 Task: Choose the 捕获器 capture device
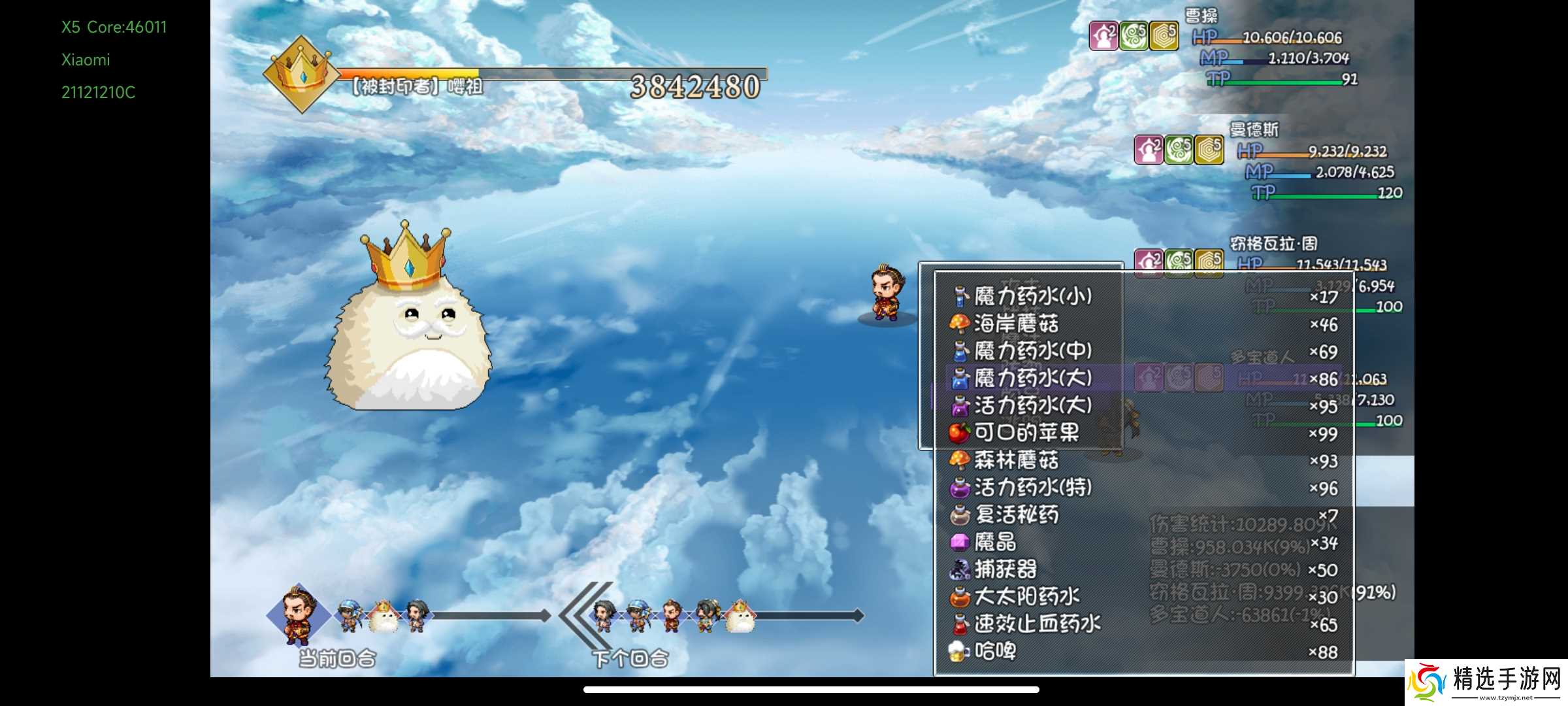pyautogui.click(x=1005, y=569)
